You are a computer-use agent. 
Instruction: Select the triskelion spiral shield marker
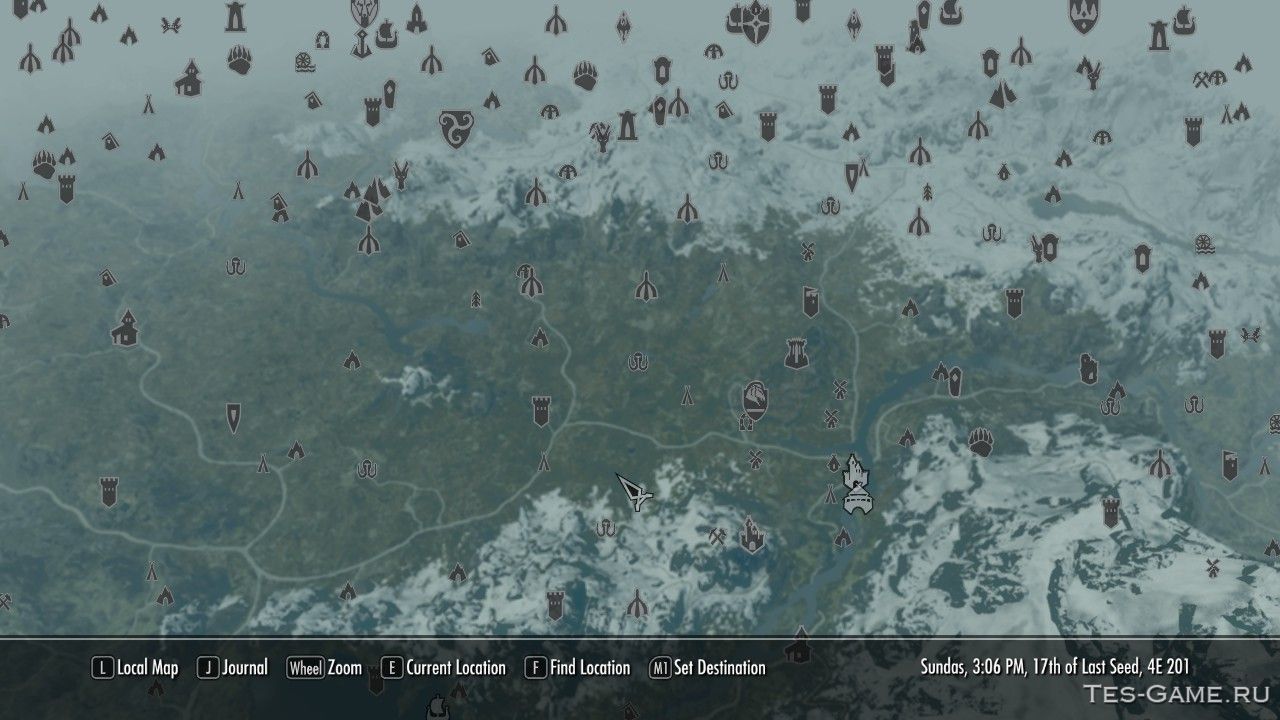click(456, 127)
